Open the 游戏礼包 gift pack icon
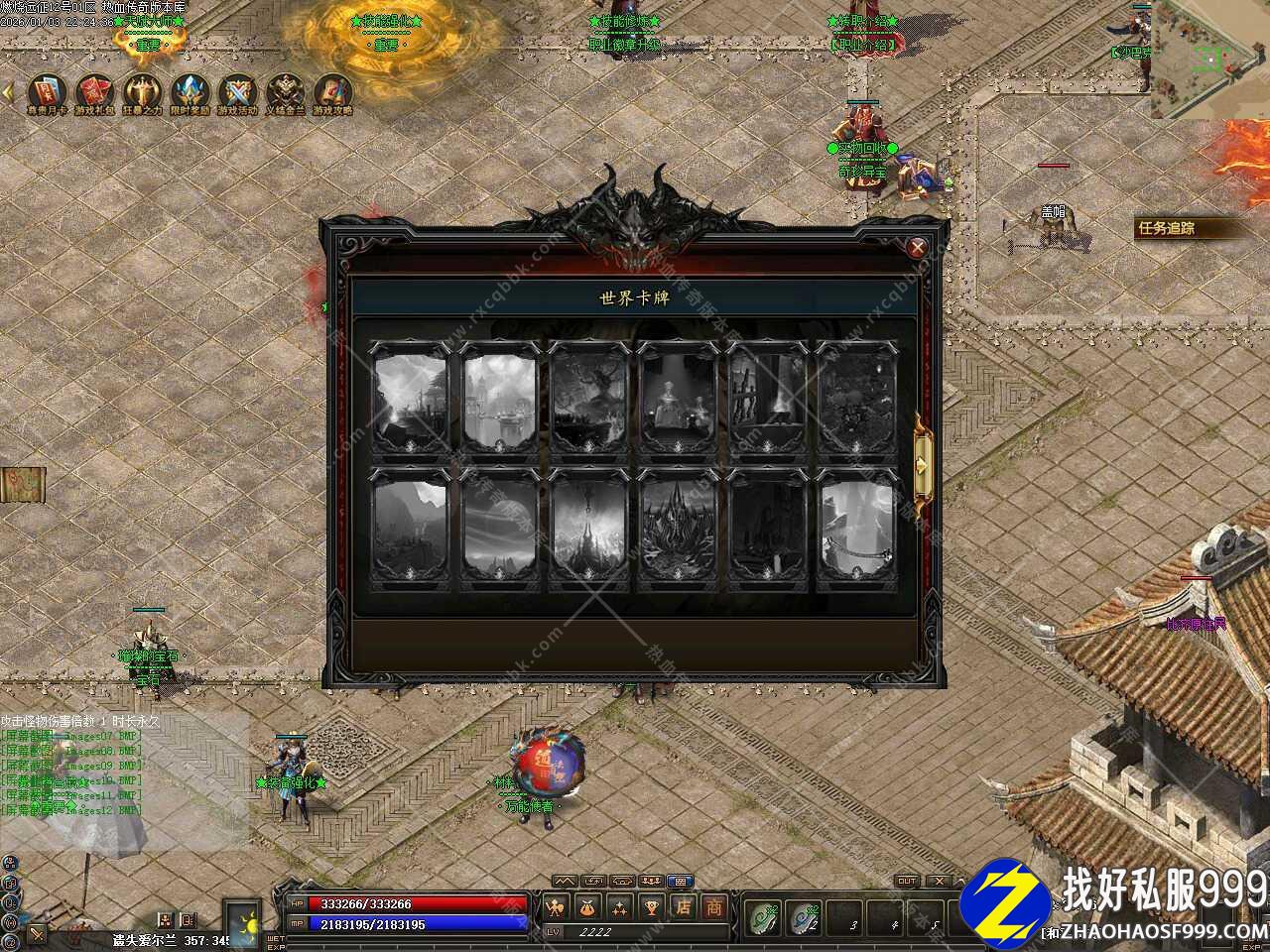Image resolution: width=1270 pixels, height=952 pixels. [94, 91]
